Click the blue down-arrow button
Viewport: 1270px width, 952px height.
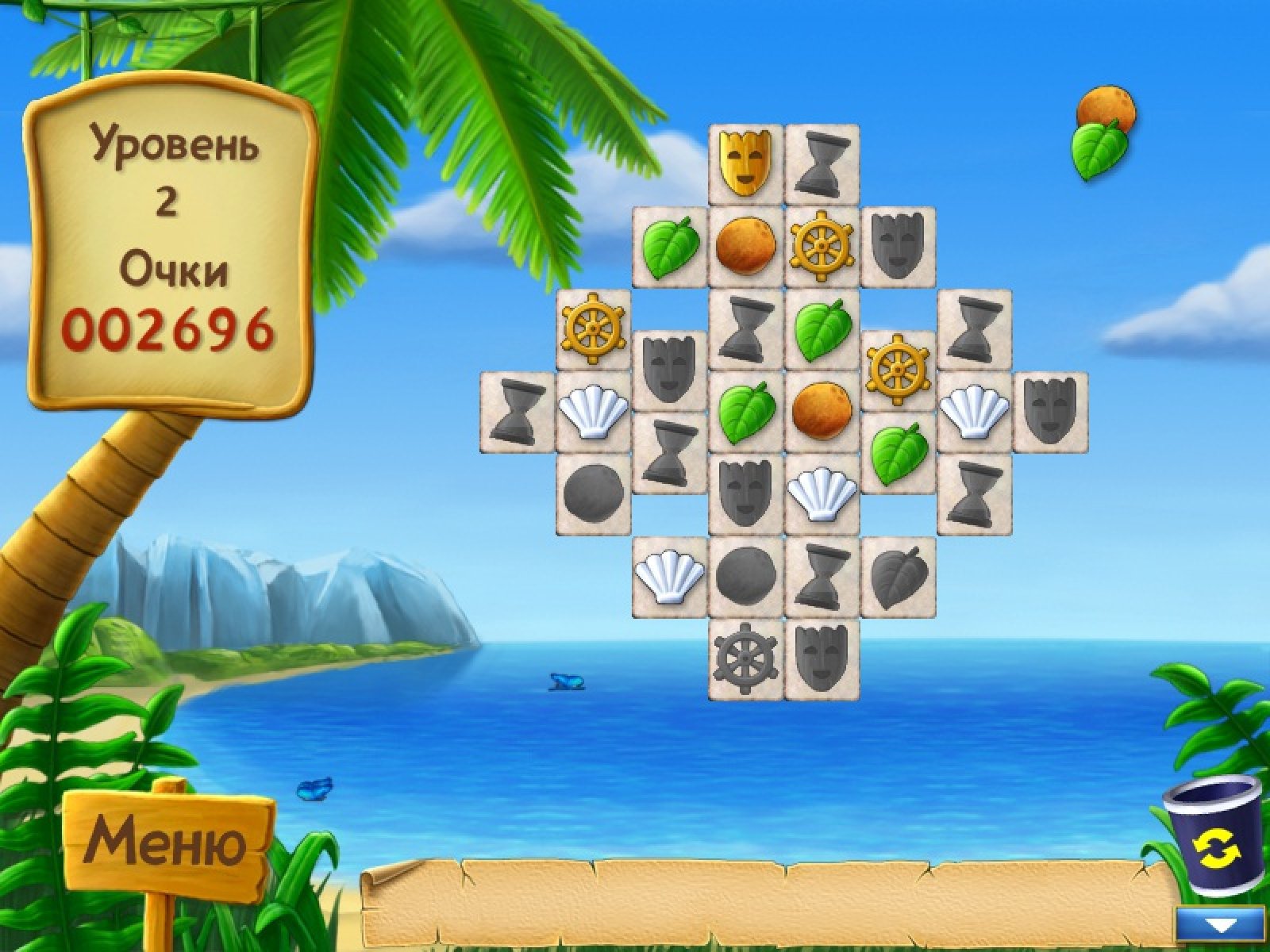point(1220,925)
